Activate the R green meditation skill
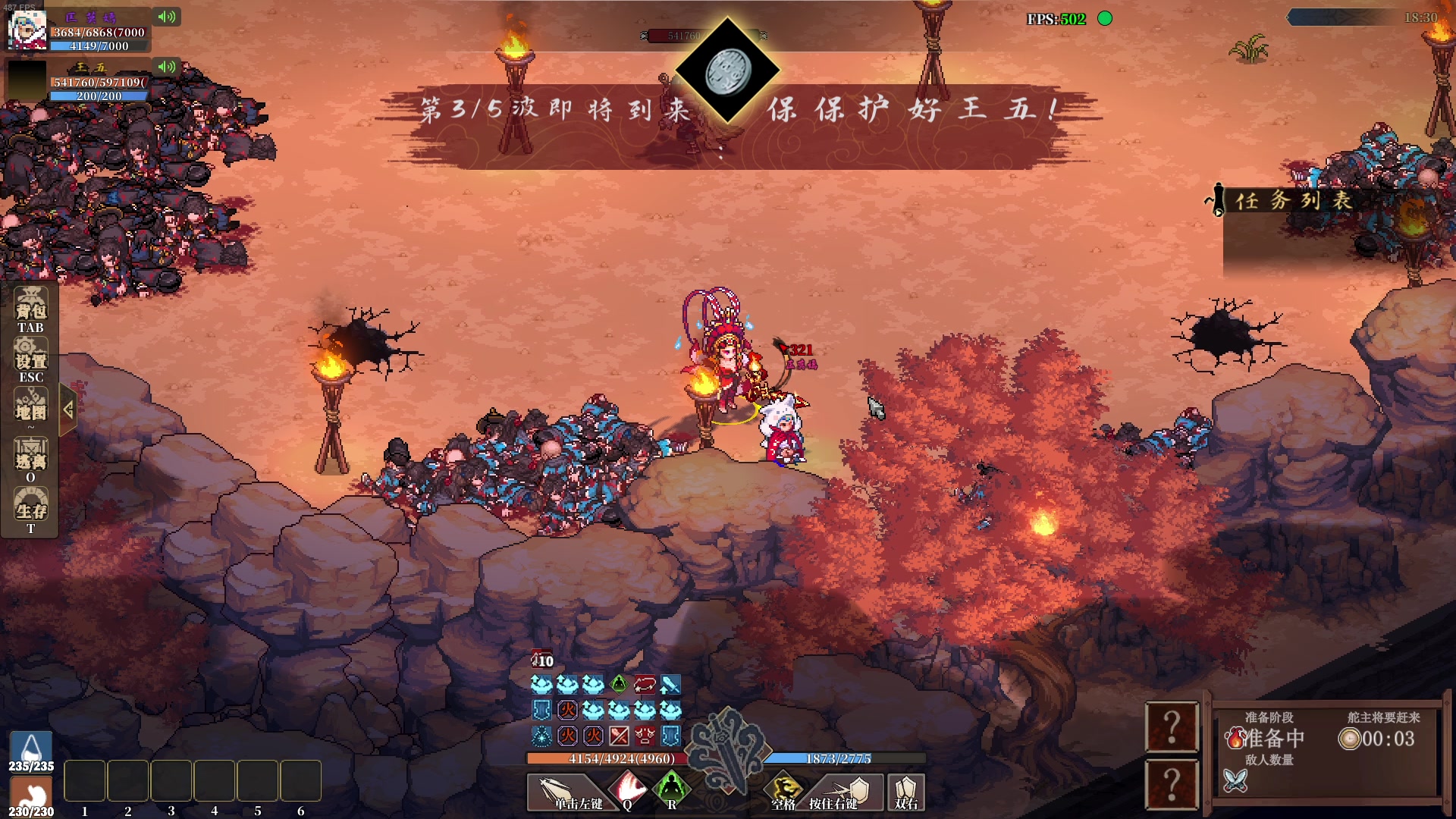1456x819 pixels. pyautogui.click(x=671, y=790)
